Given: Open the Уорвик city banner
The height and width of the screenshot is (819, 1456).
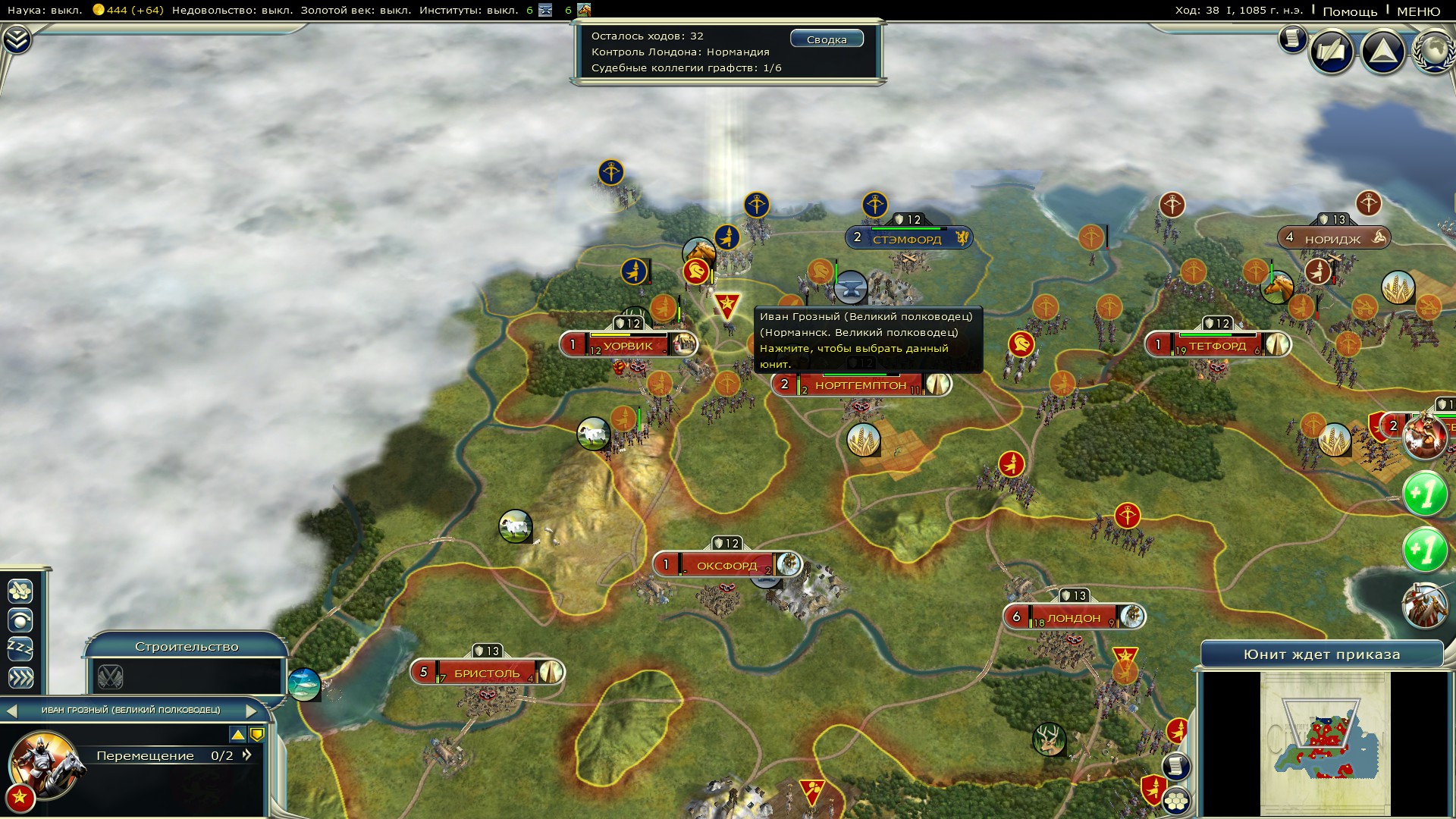Looking at the screenshot, I should click(628, 346).
